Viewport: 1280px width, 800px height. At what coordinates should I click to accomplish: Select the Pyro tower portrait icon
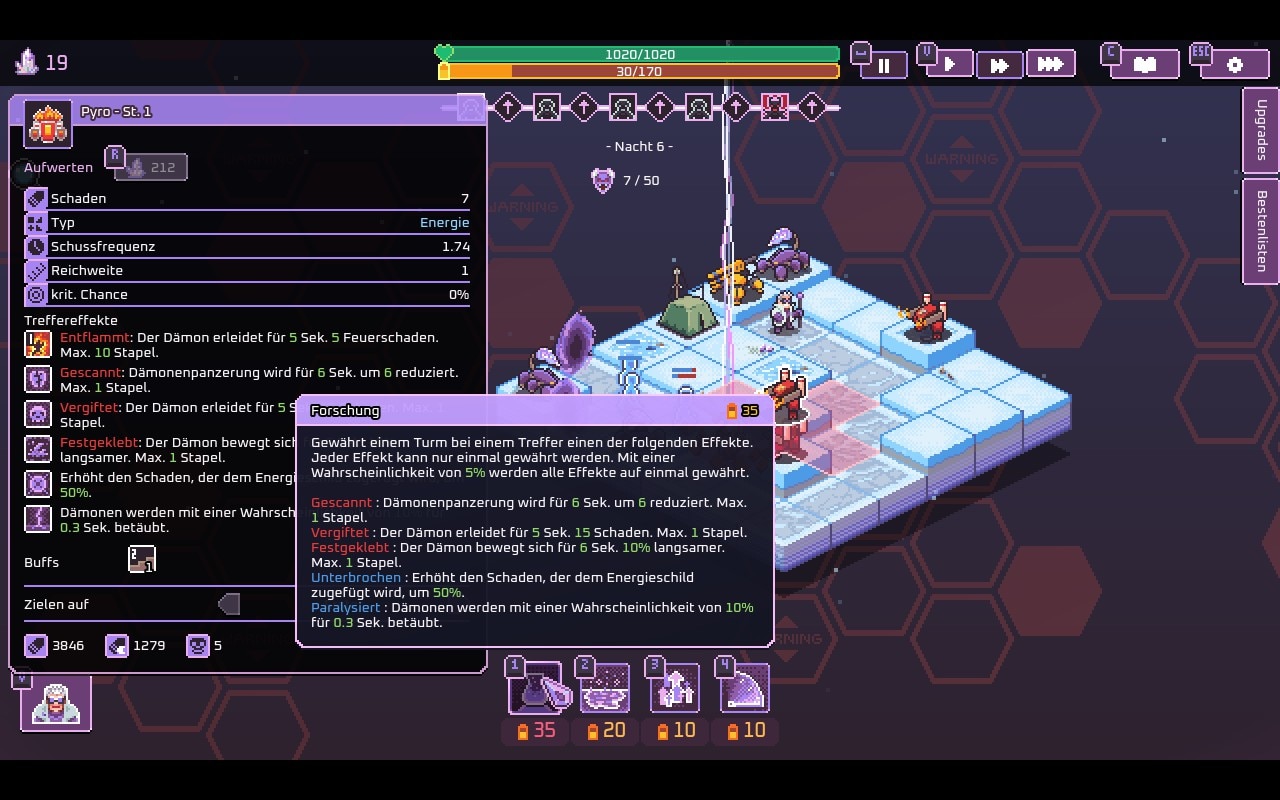pos(48,124)
